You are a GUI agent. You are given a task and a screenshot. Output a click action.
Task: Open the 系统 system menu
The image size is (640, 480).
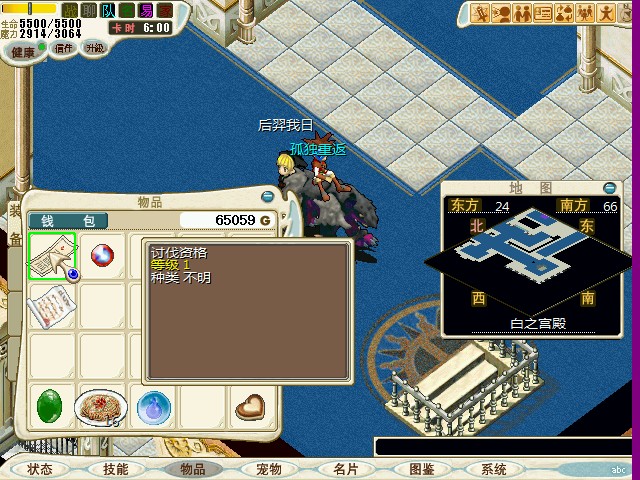494,469
